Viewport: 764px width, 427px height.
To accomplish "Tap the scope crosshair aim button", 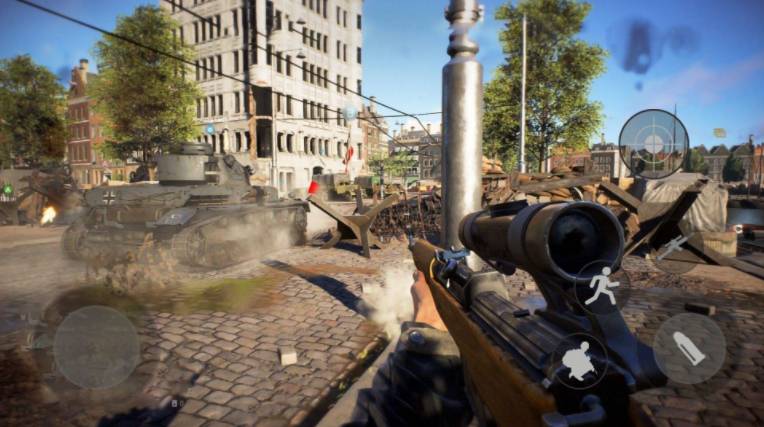I will tap(653, 144).
